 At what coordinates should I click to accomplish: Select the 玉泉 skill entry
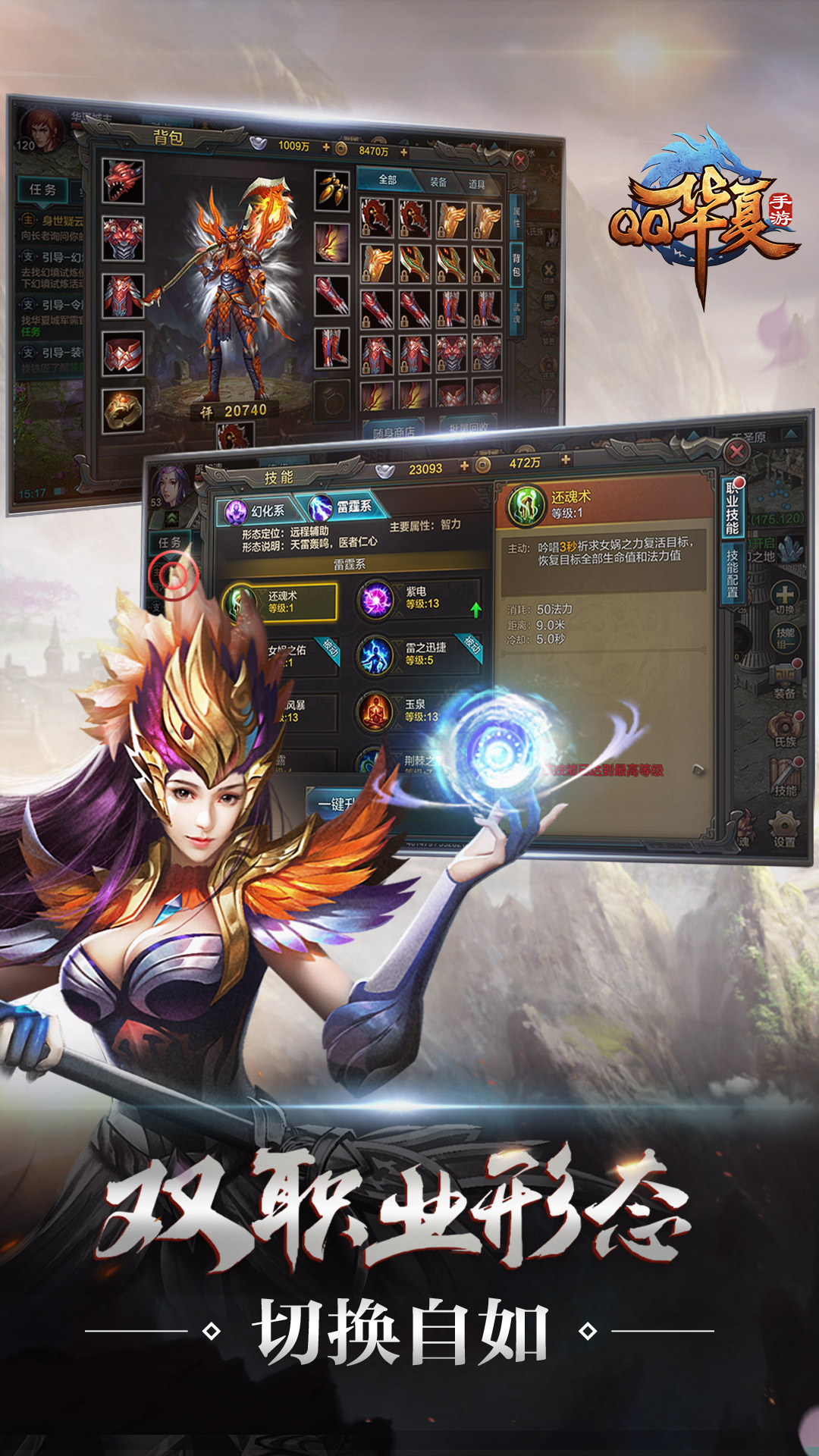[417, 711]
